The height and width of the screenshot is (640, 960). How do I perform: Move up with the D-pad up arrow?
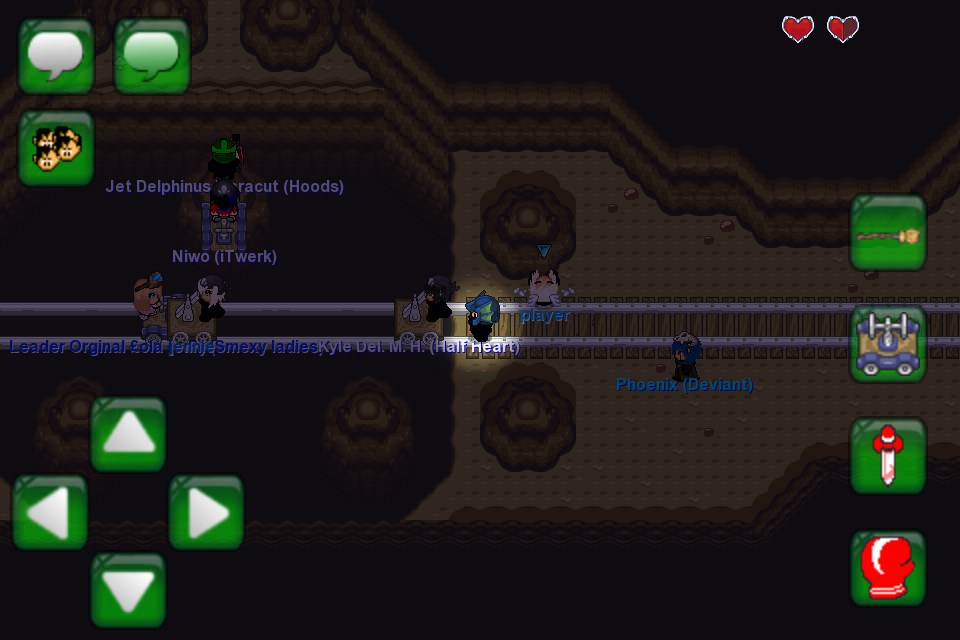pos(128,434)
